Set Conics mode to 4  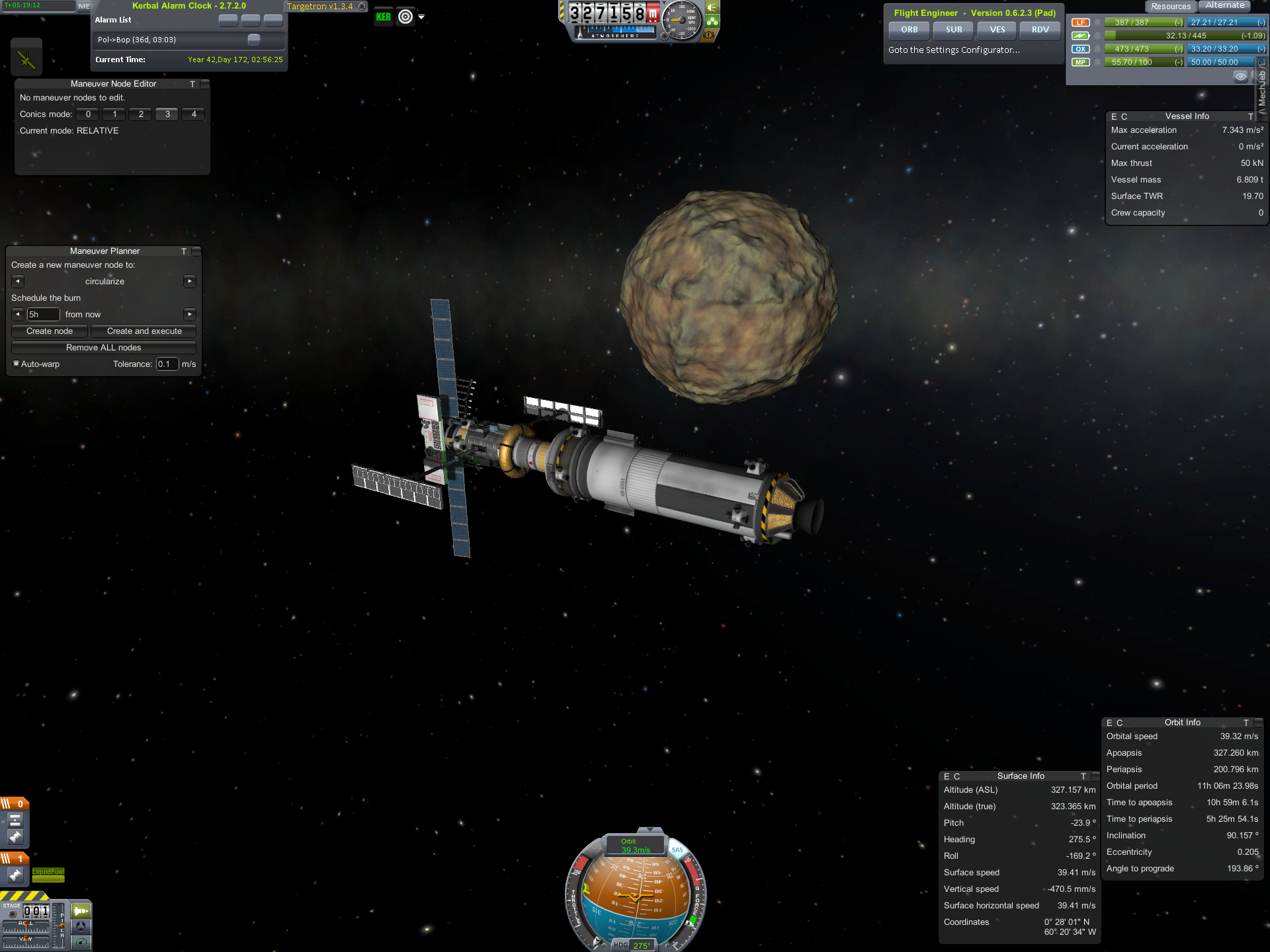[193, 114]
